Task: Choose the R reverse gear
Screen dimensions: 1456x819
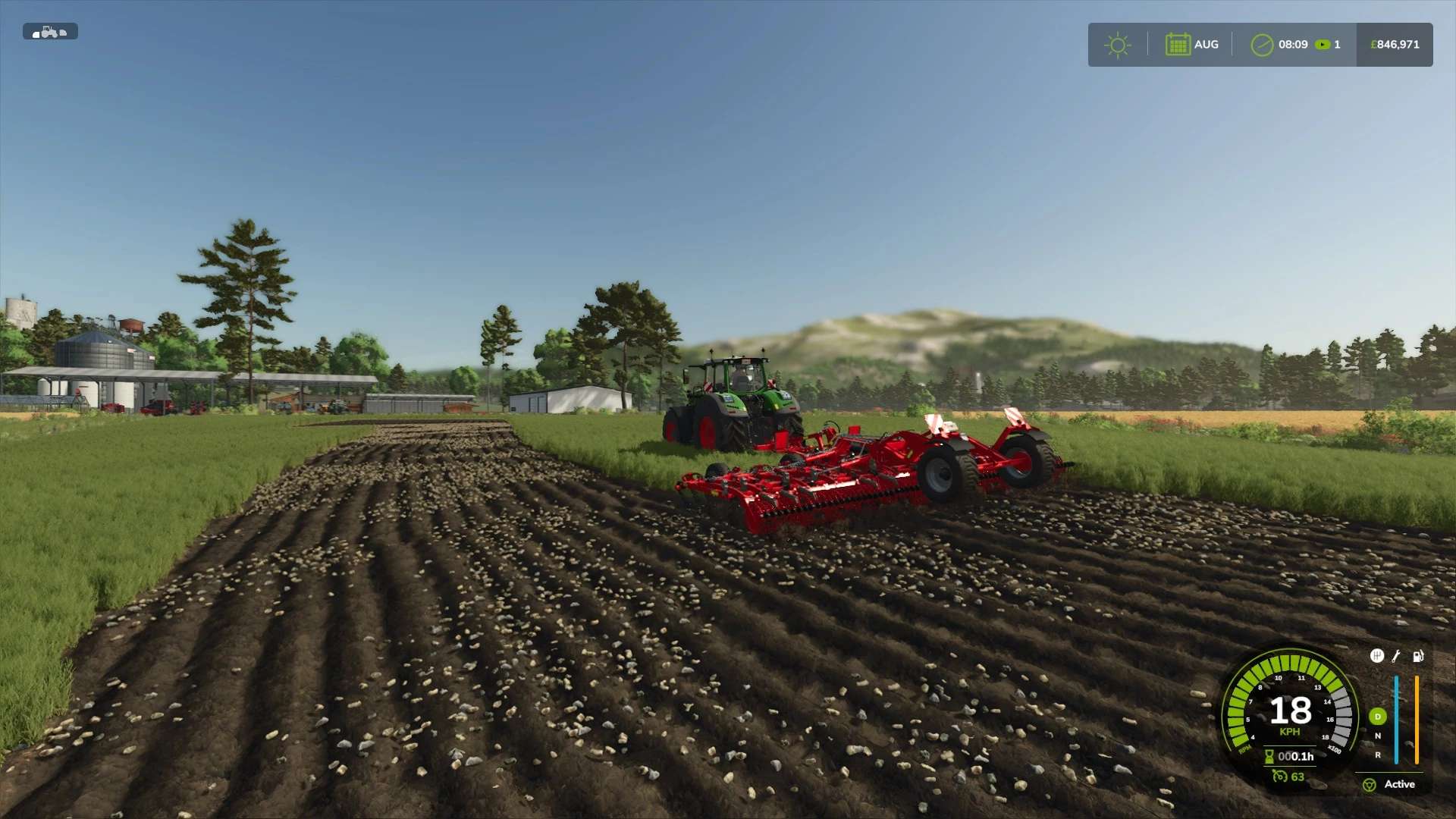Action: coord(1378,755)
